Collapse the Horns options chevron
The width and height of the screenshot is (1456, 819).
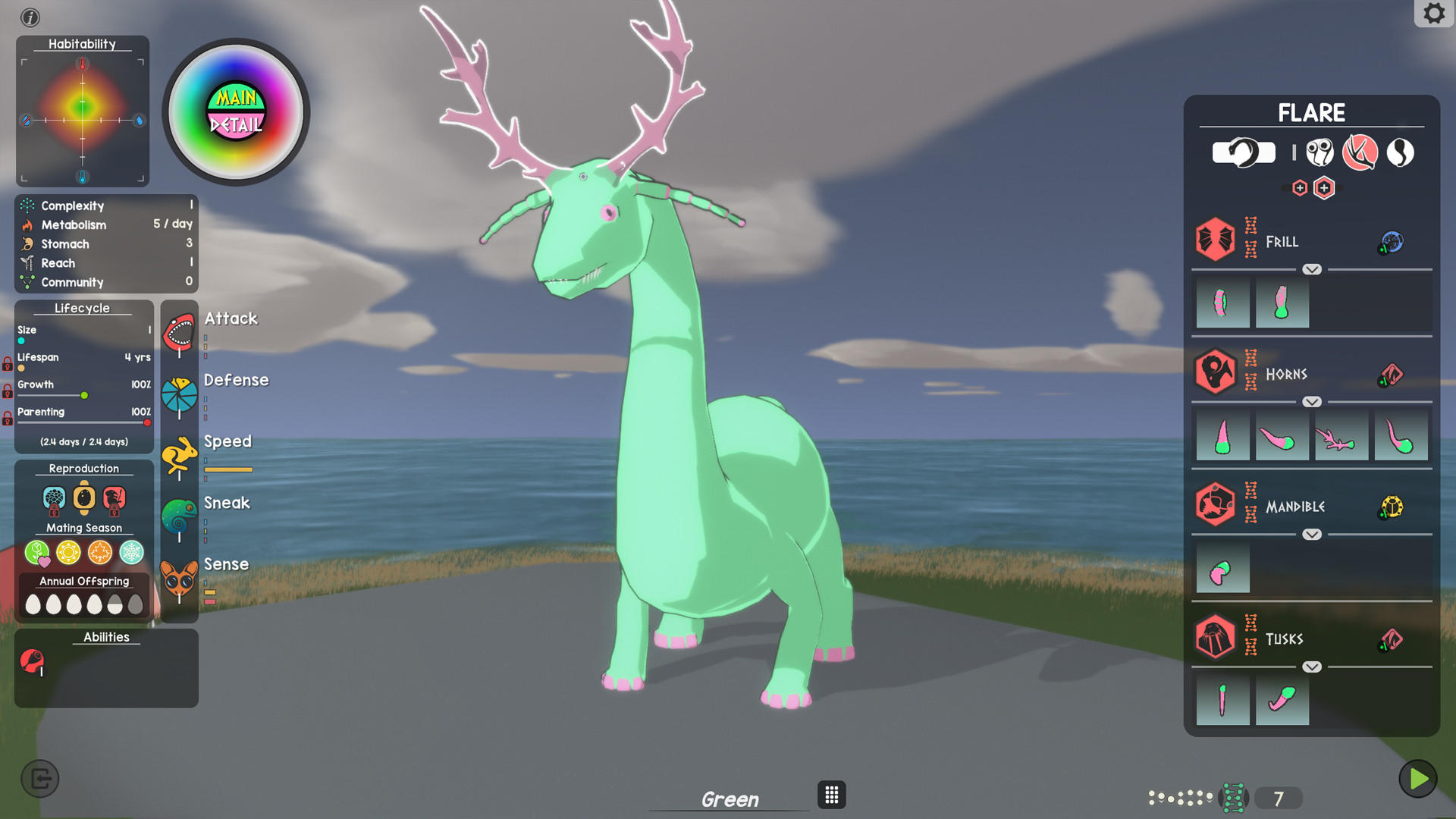[x=1311, y=401]
